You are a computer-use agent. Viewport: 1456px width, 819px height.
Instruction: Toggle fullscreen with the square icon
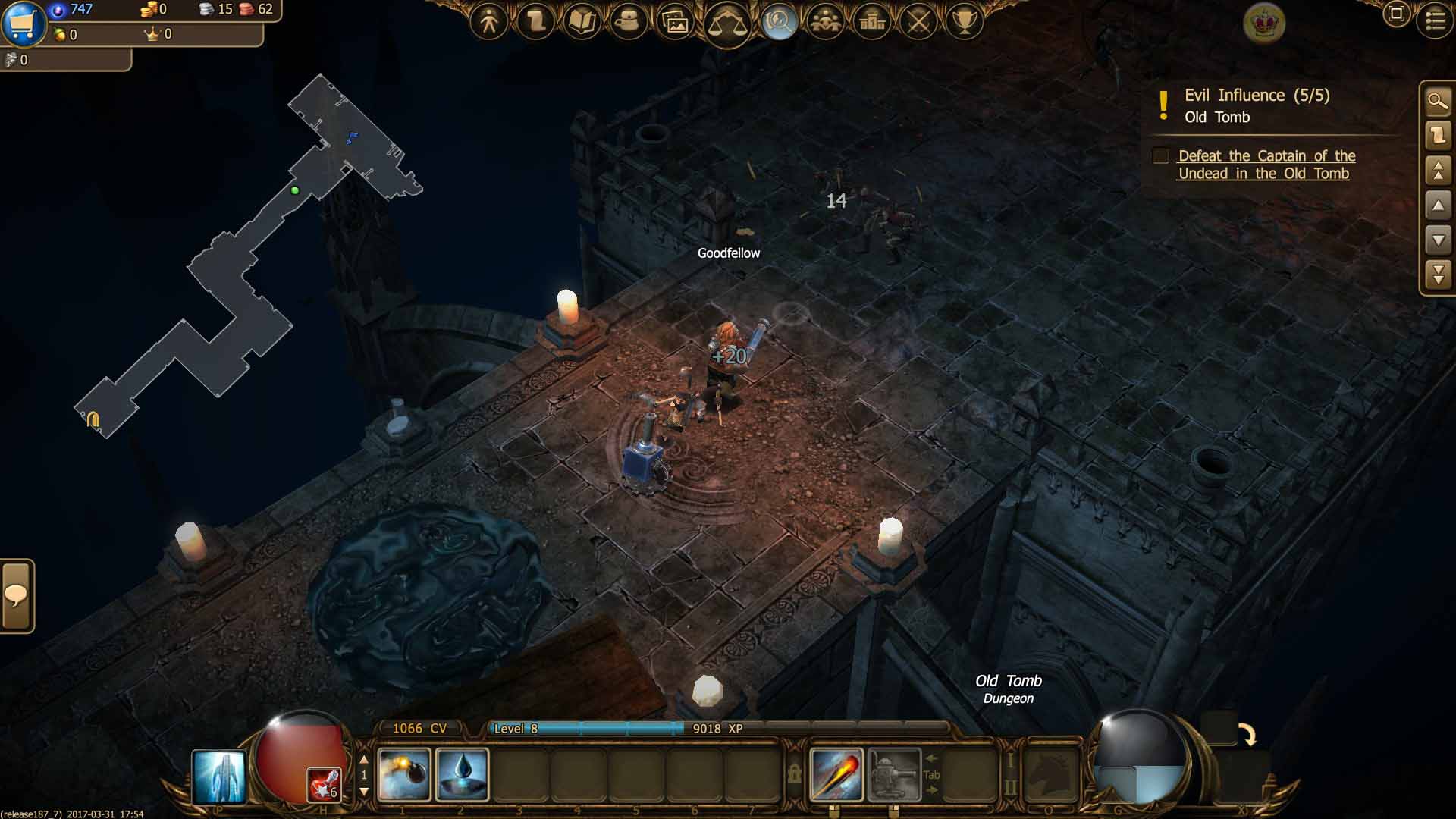(1396, 14)
